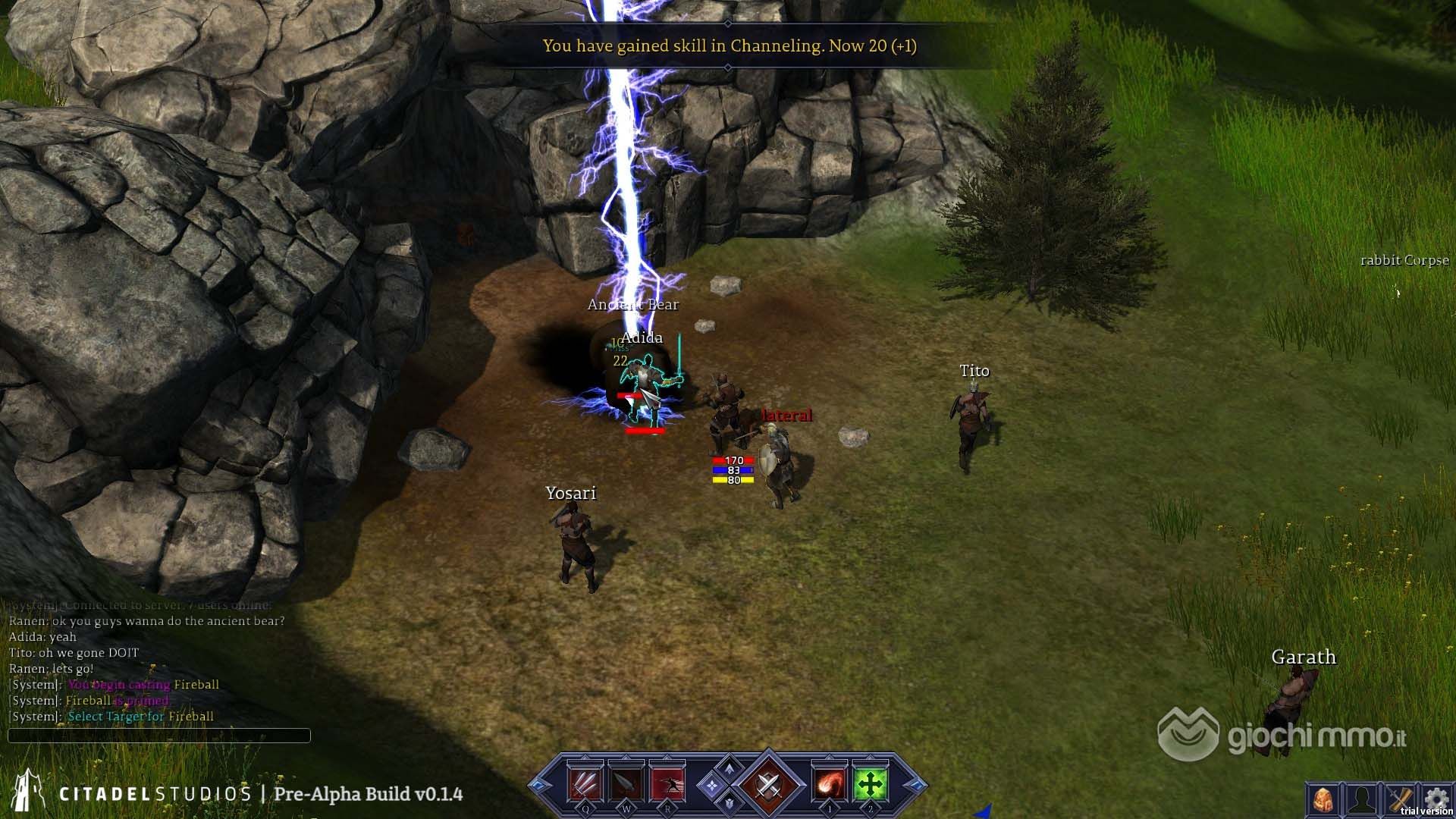Open the character silhouette panel
Screen dimensions: 1456x819
[x=1361, y=799]
